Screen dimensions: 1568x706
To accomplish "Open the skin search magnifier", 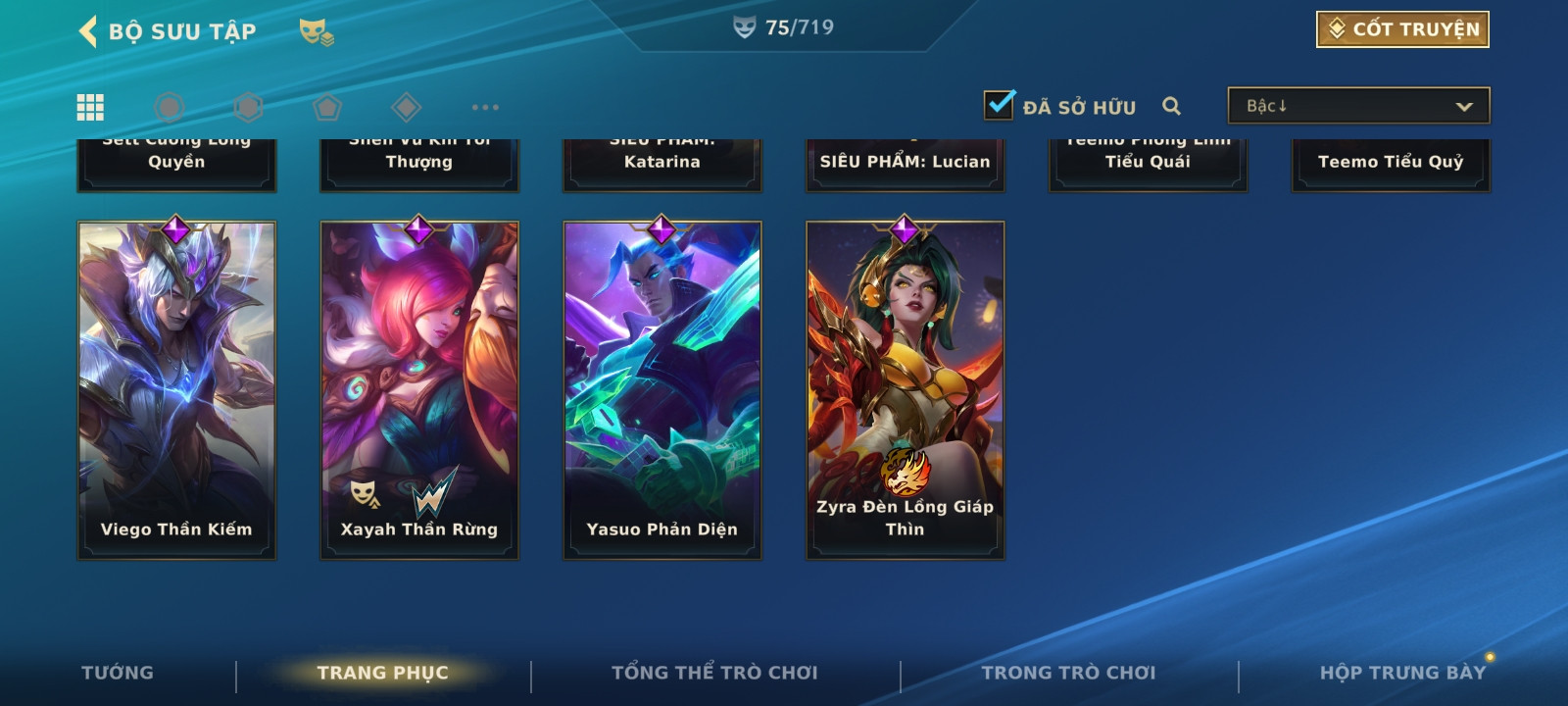I will [1171, 106].
